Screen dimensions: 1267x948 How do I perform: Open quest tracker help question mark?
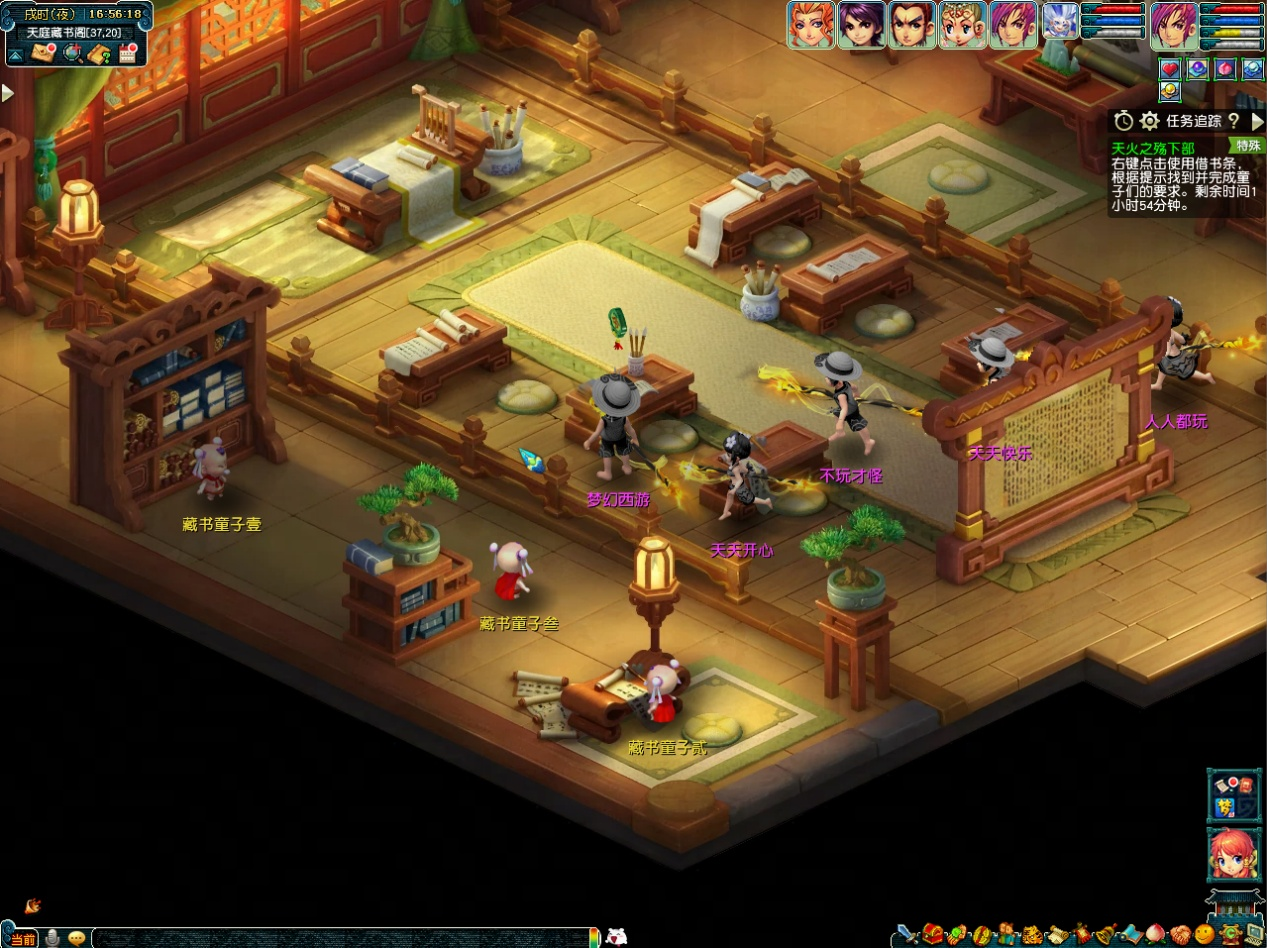pyautogui.click(x=1234, y=121)
